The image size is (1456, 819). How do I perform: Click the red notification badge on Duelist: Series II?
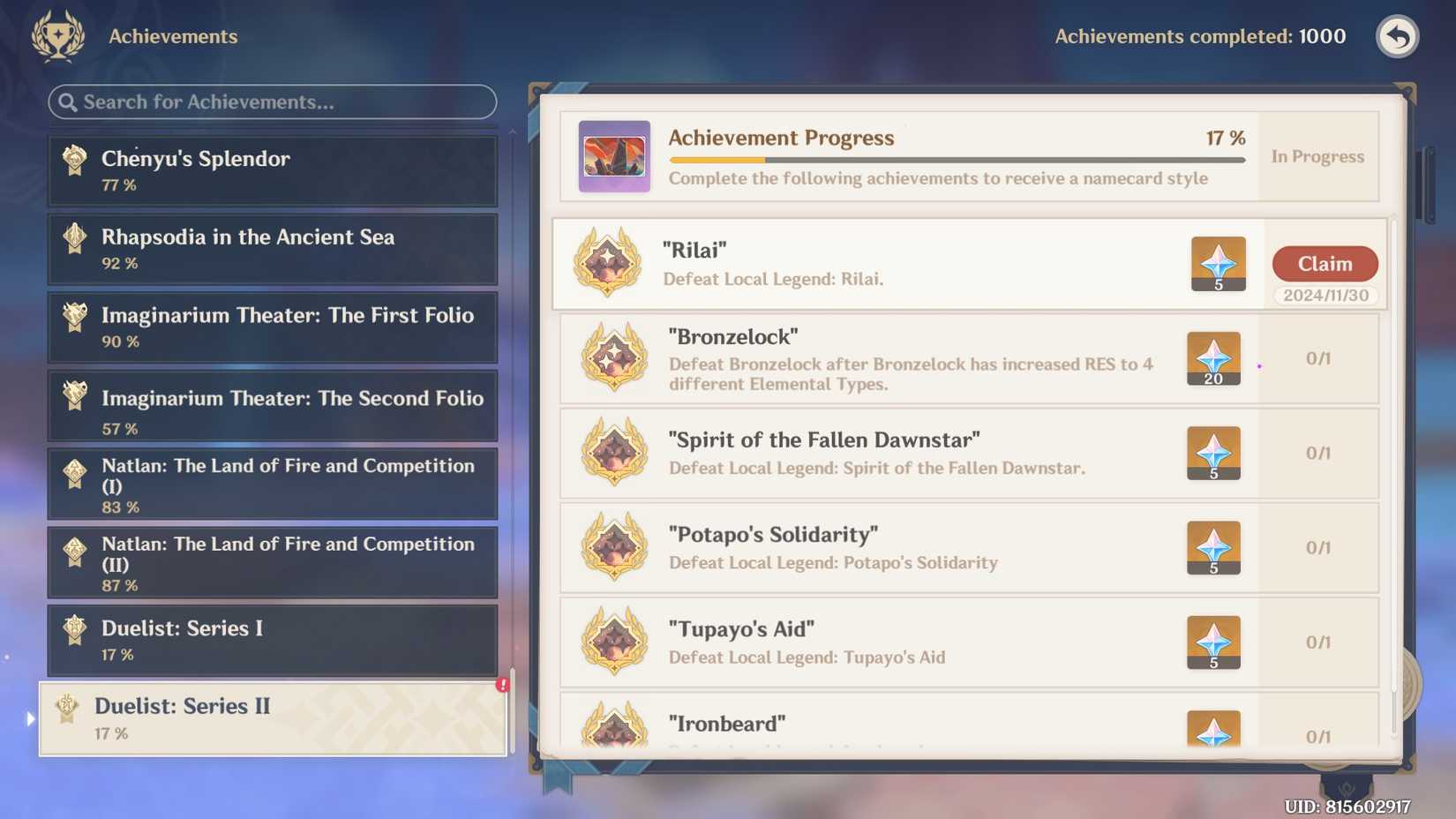coord(501,684)
